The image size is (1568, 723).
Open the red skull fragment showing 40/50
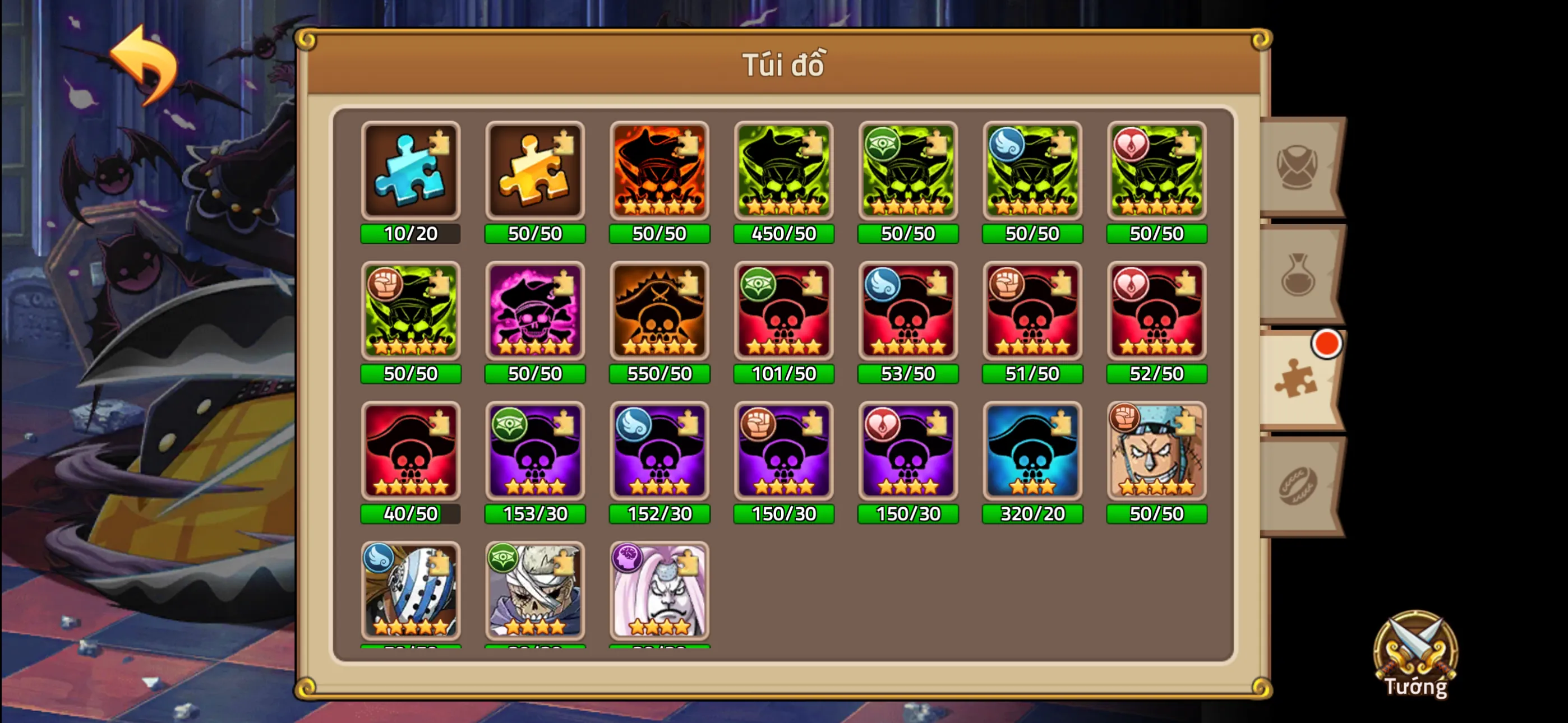411,452
